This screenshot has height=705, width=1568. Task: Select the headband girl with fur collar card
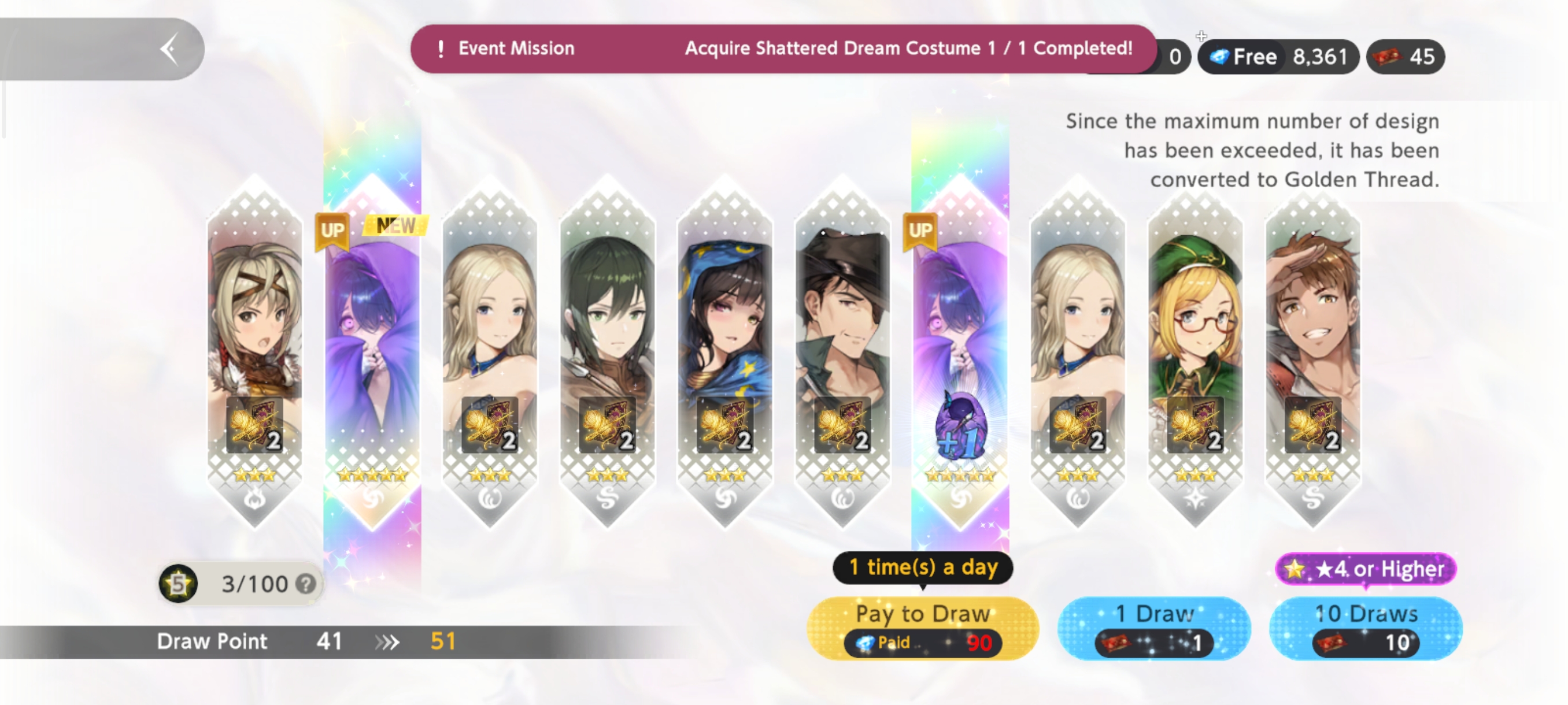click(255, 353)
